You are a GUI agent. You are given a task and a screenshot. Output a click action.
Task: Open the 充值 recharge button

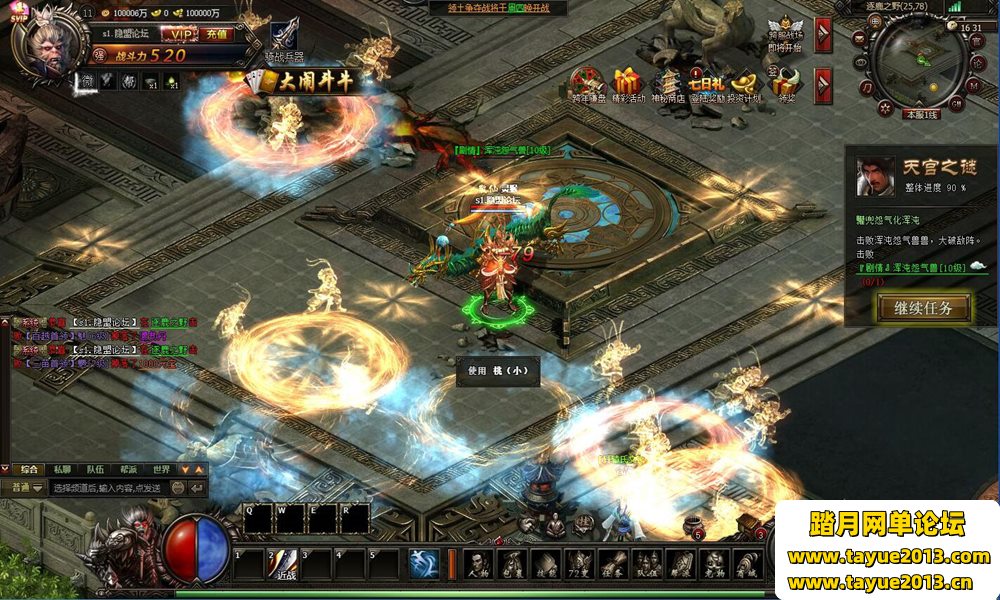point(215,34)
